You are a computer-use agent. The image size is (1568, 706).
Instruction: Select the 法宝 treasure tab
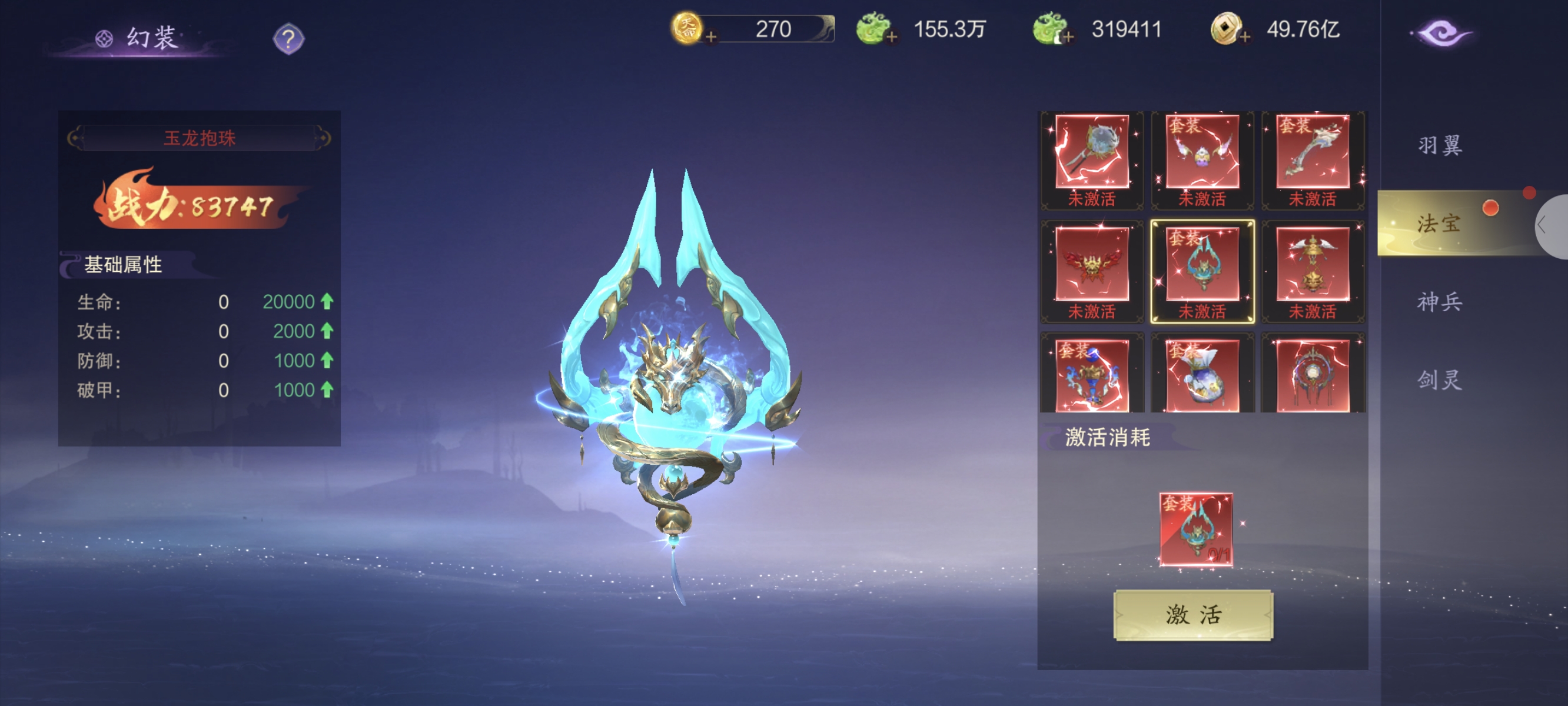coord(1439,224)
